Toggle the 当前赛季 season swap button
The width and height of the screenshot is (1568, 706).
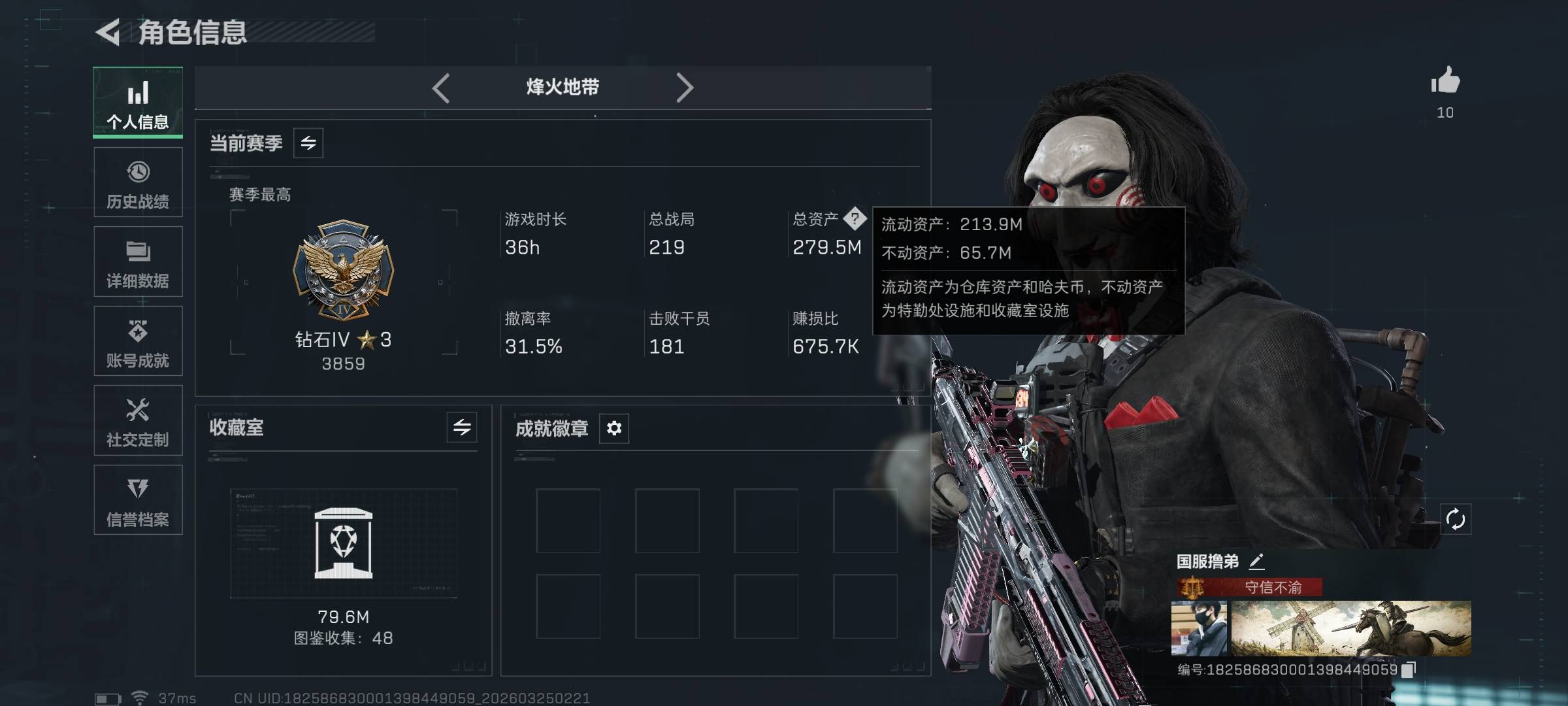[308, 143]
